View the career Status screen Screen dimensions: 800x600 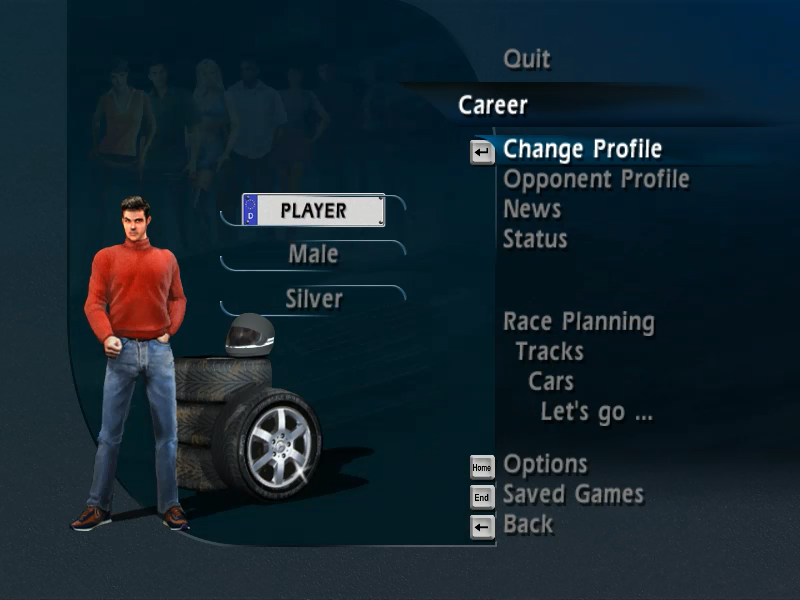pyautogui.click(x=535, y=239)
